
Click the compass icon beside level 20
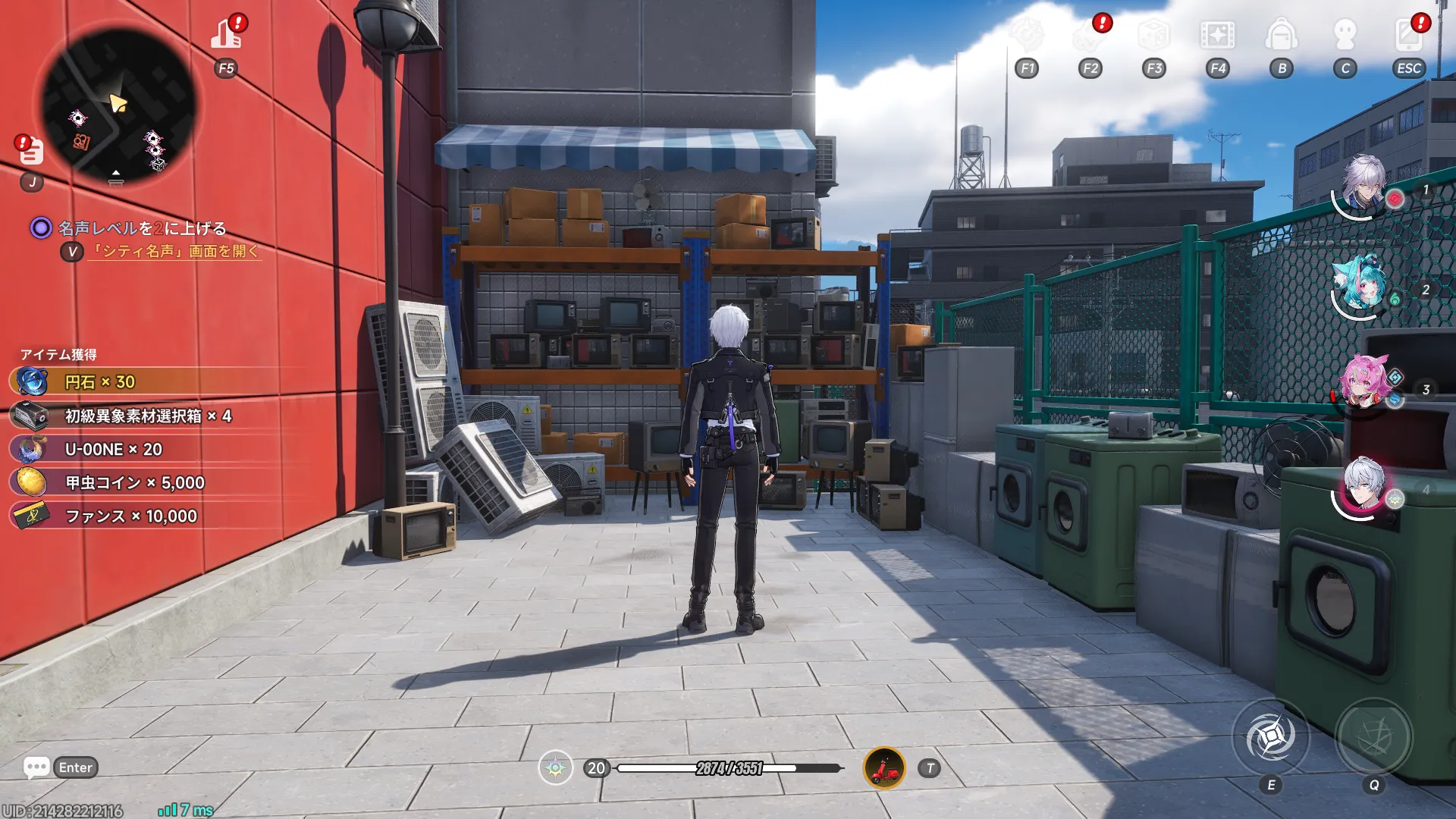click(555, 768)
